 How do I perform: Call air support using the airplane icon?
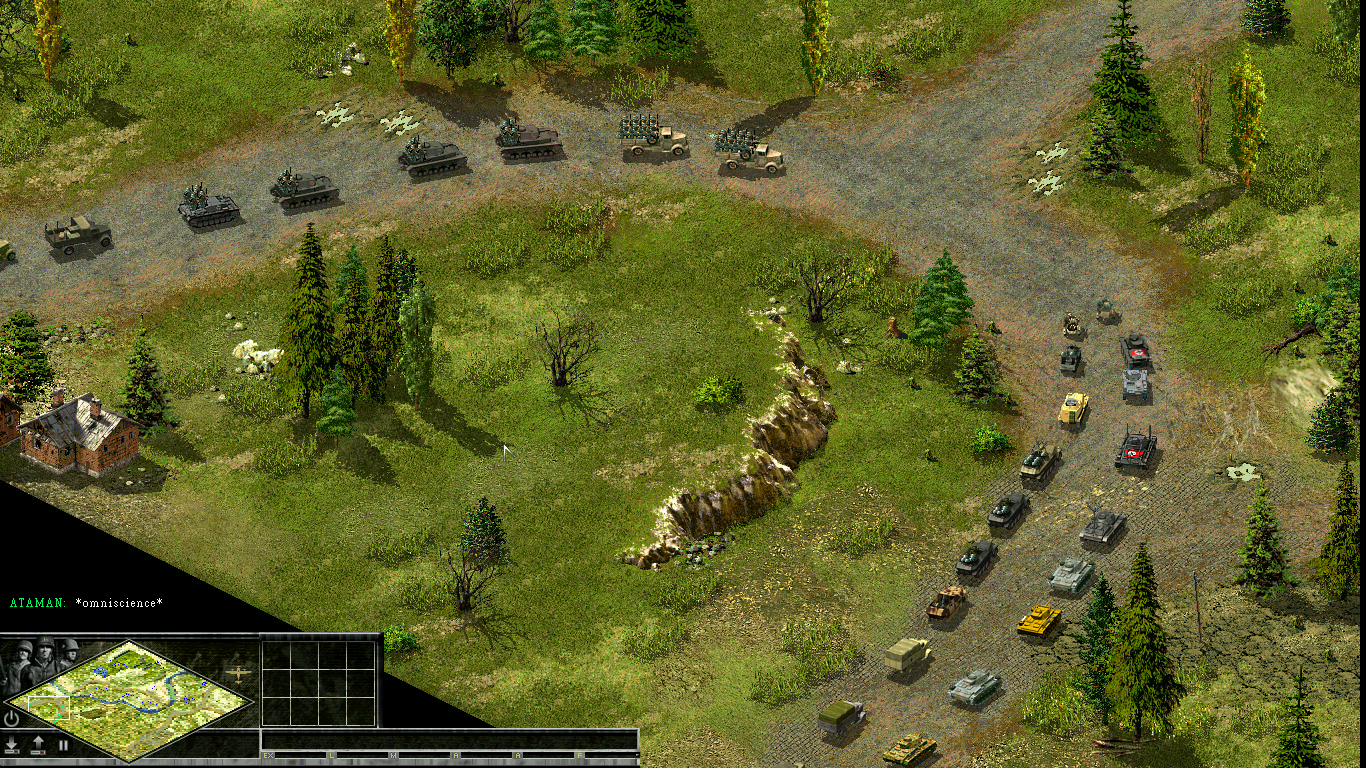pyautogui.click(x=238, y=675)
